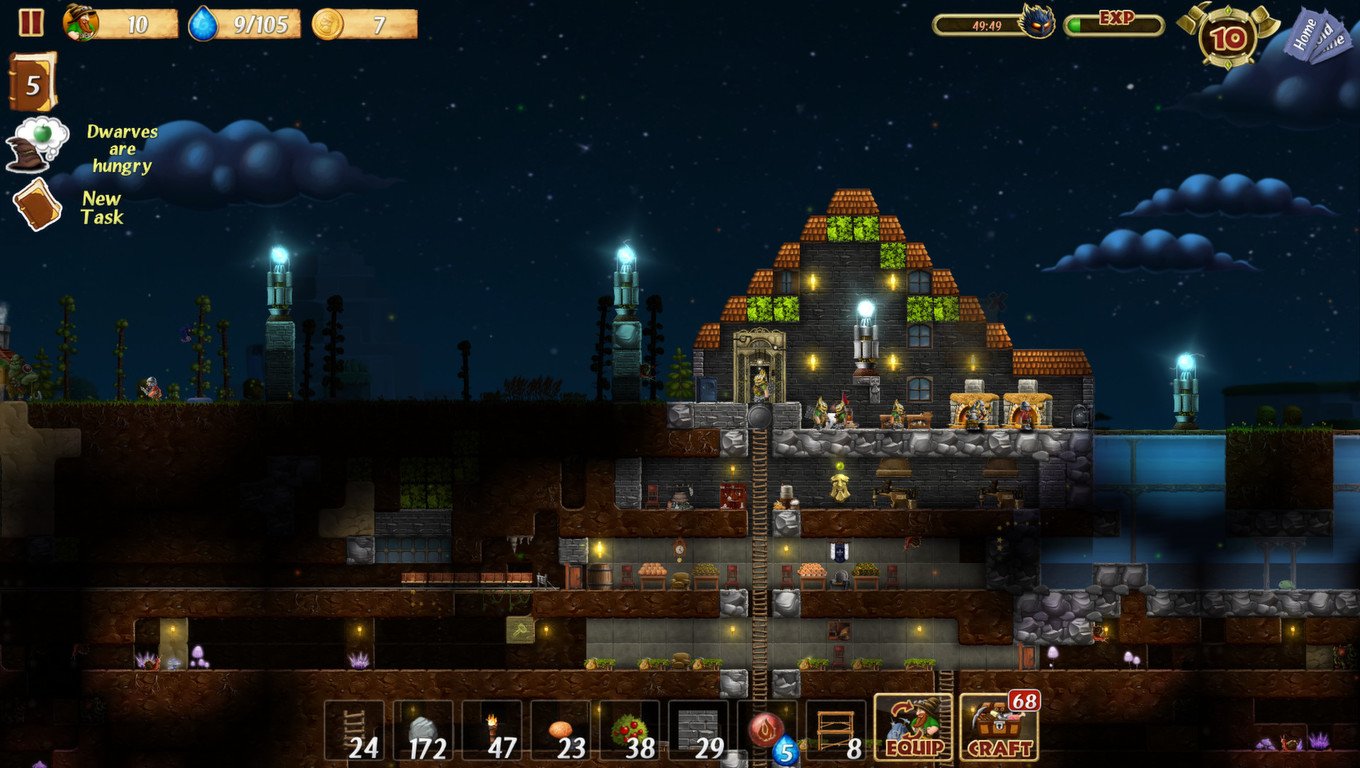Screen dimensions: 1360x768
Task: Select the stone brick wall slot
Action: (x=698, y=730)
